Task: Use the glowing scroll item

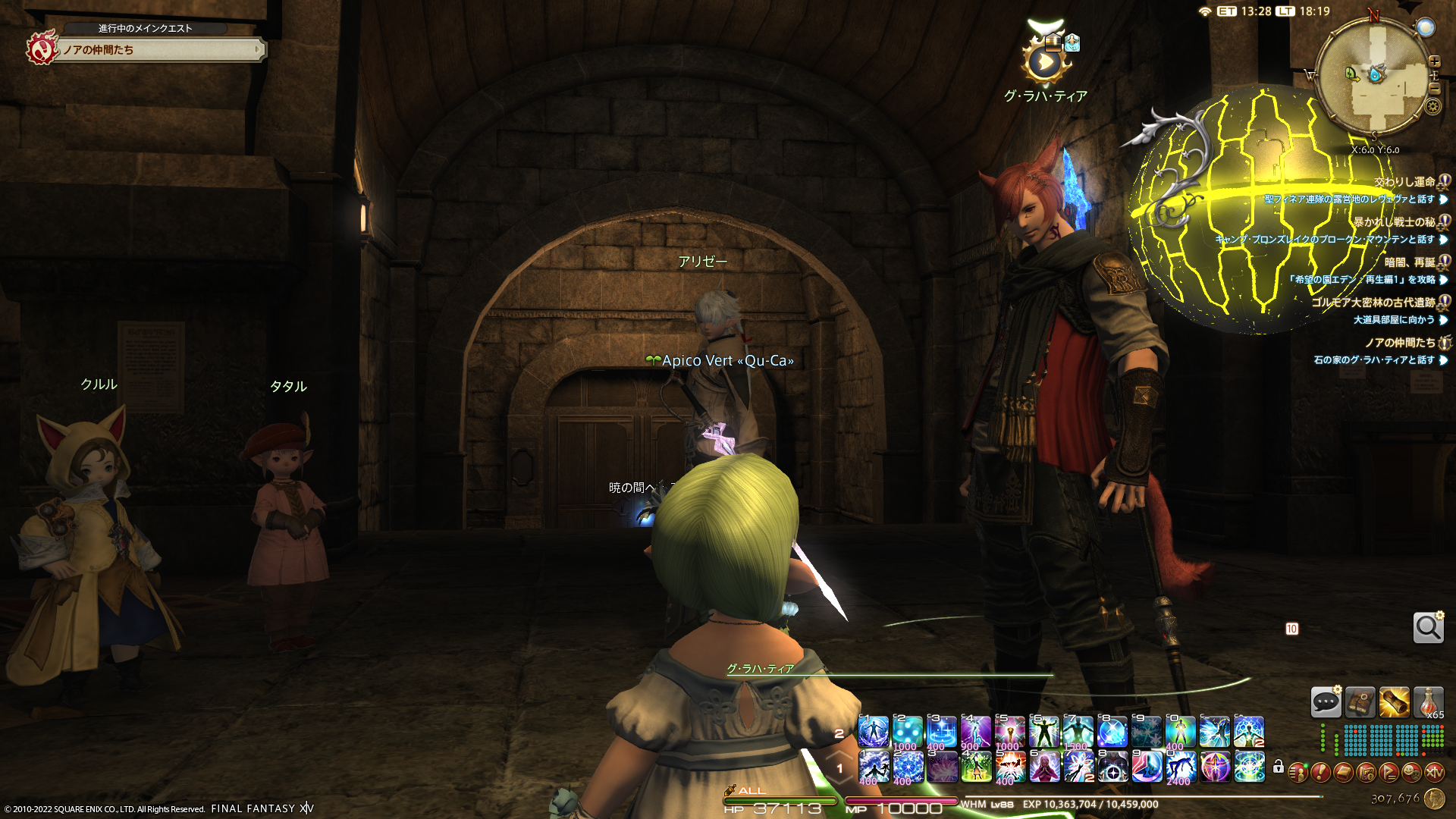Action: click(1394, 702)
